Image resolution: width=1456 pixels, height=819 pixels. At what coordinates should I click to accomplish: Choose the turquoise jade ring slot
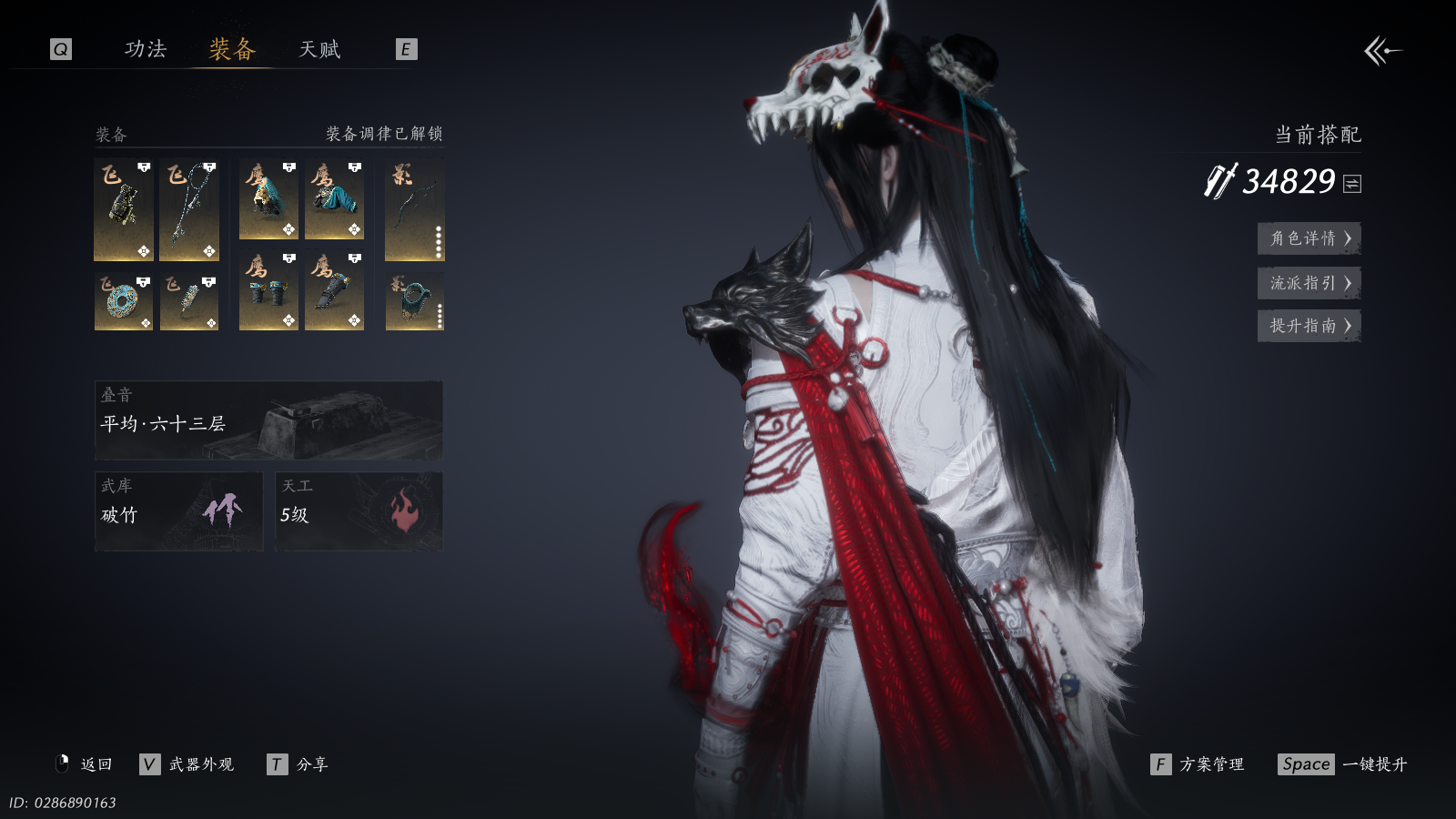pos(123,301)
